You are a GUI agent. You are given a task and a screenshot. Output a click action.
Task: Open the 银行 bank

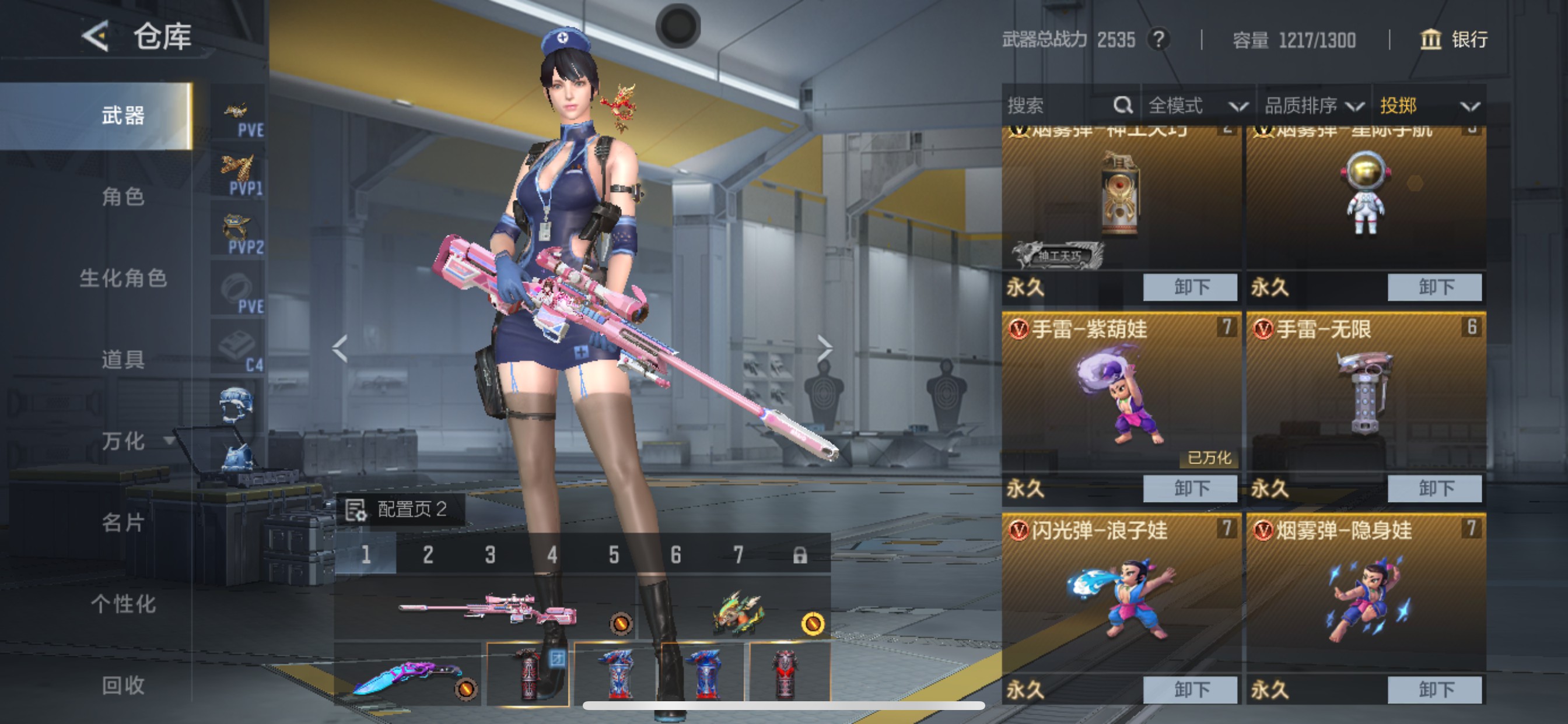click(x=1454, y=40)
